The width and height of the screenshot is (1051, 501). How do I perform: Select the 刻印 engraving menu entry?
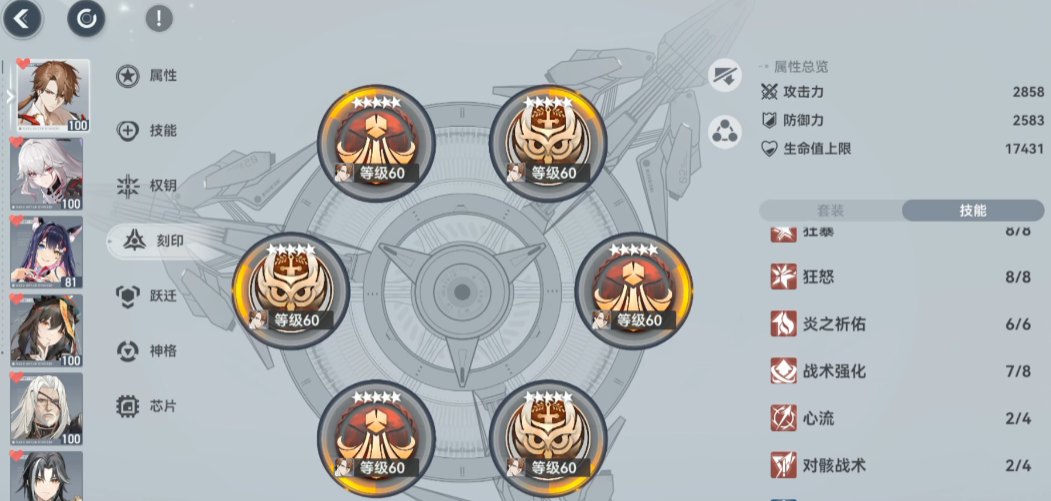[150, 241]
